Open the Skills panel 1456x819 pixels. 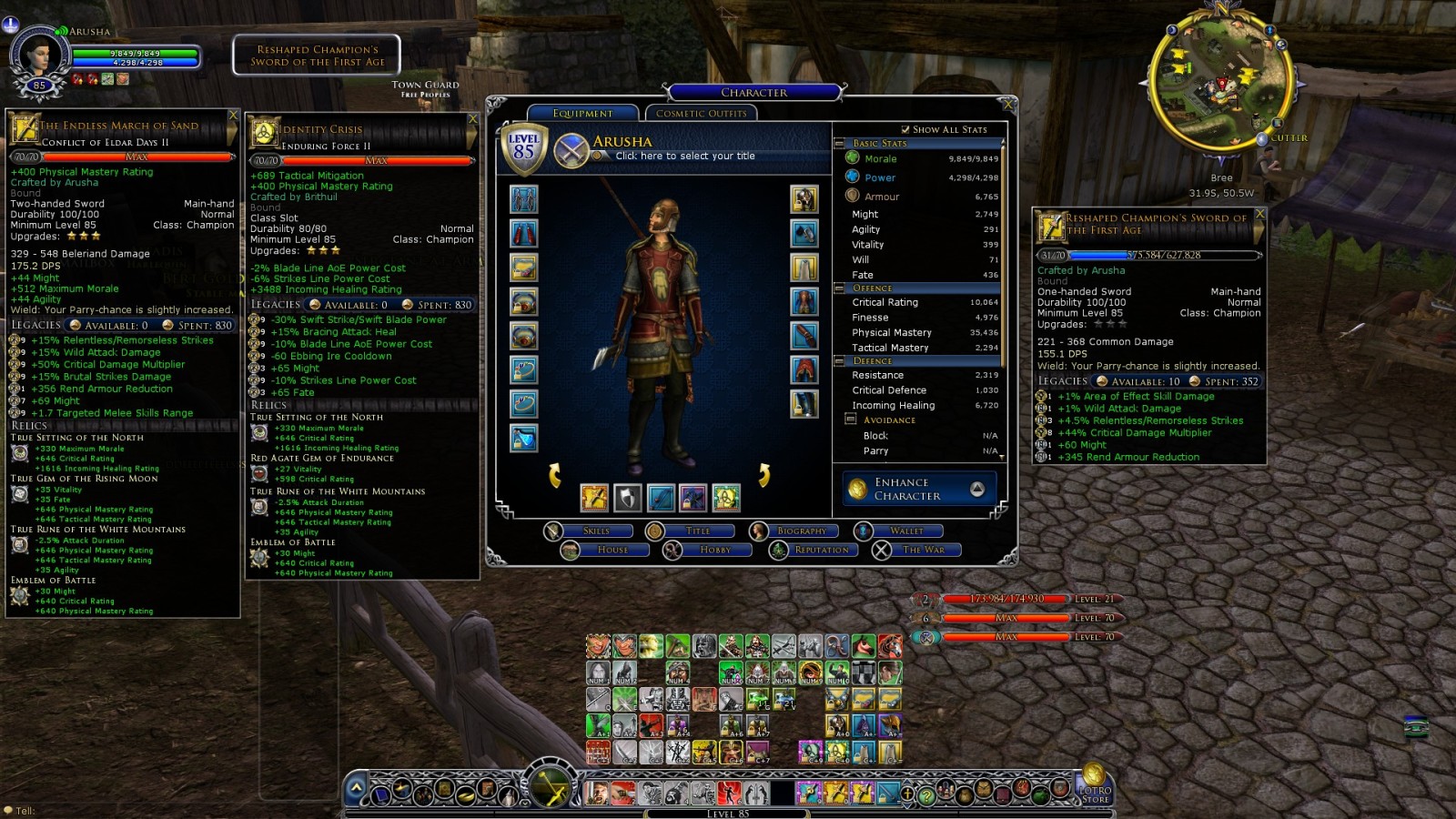pos(595,531)
